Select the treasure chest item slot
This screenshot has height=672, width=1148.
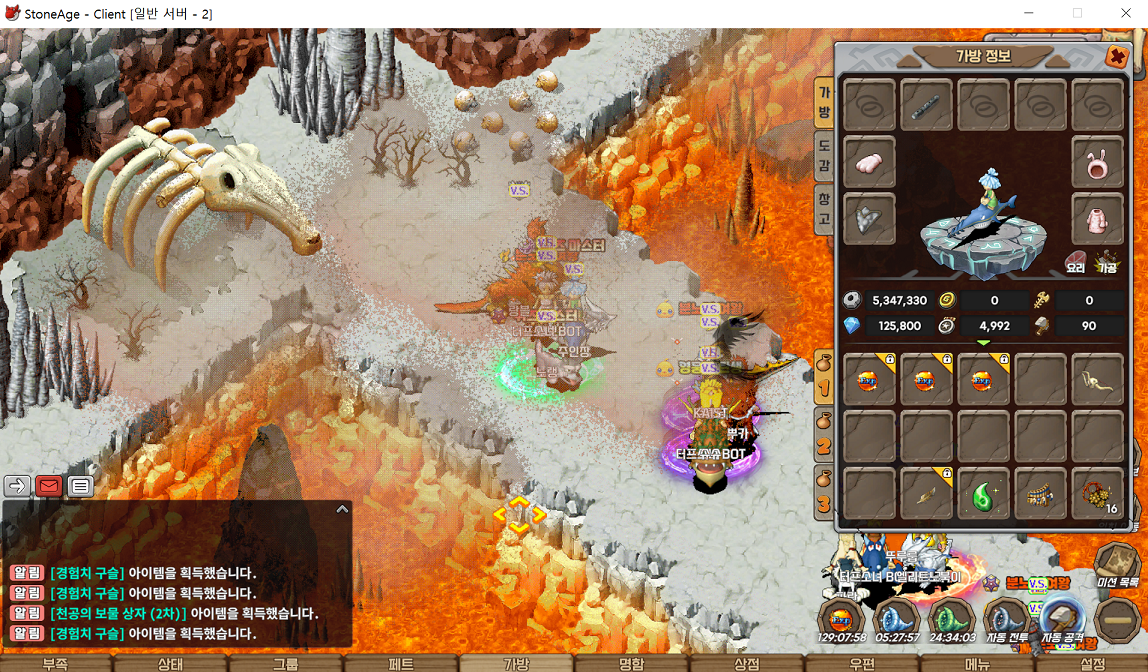(1040, 494)
